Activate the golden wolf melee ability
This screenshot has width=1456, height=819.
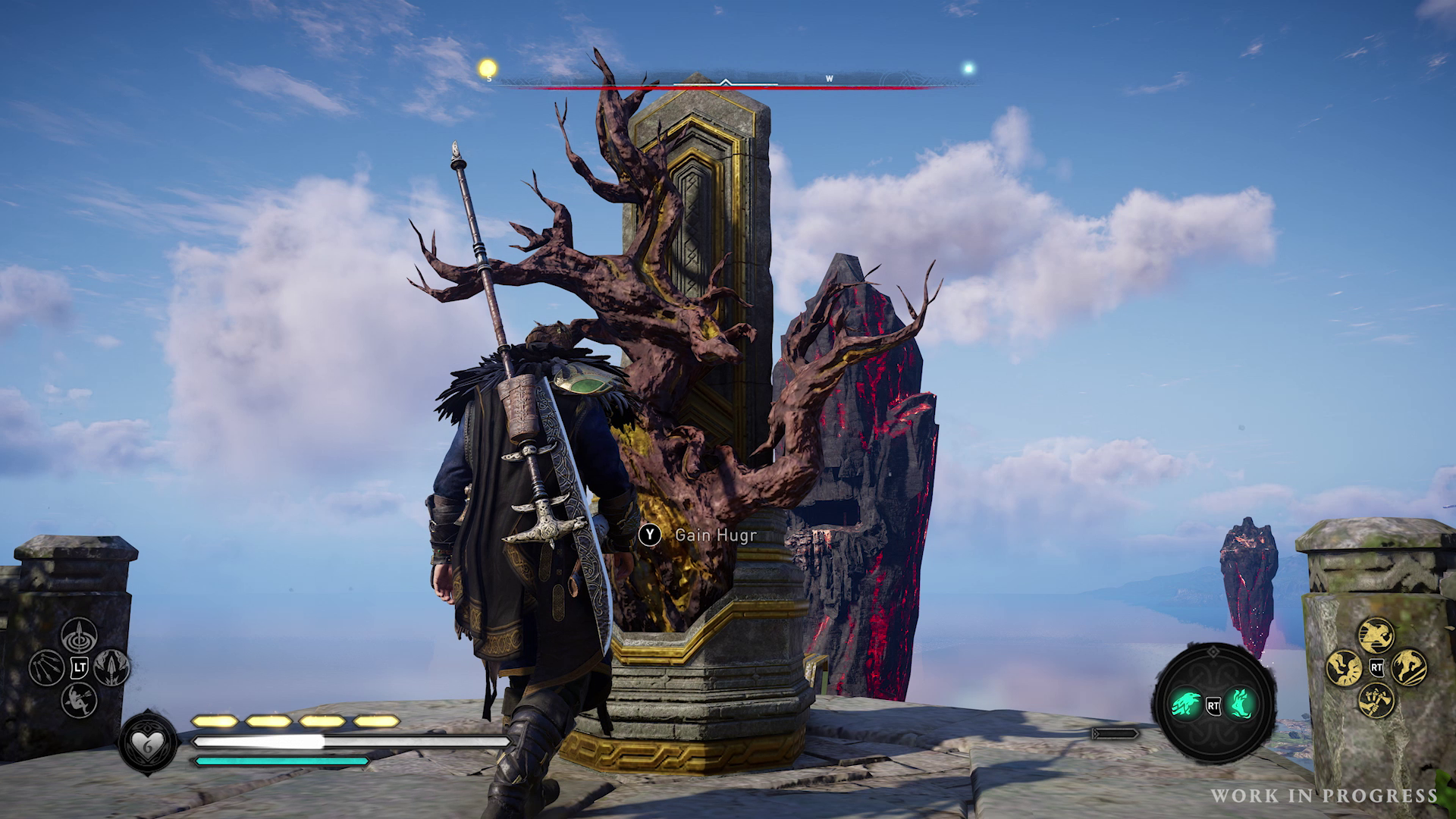tap(1409, 667)
